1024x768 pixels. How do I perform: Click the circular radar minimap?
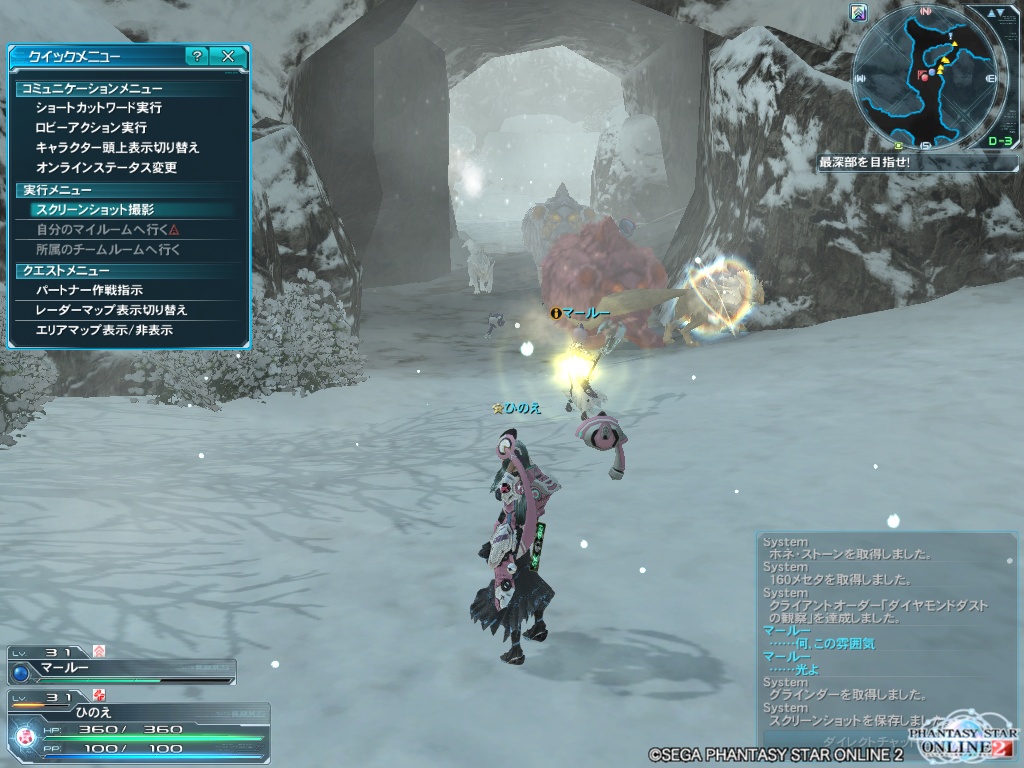928,77
